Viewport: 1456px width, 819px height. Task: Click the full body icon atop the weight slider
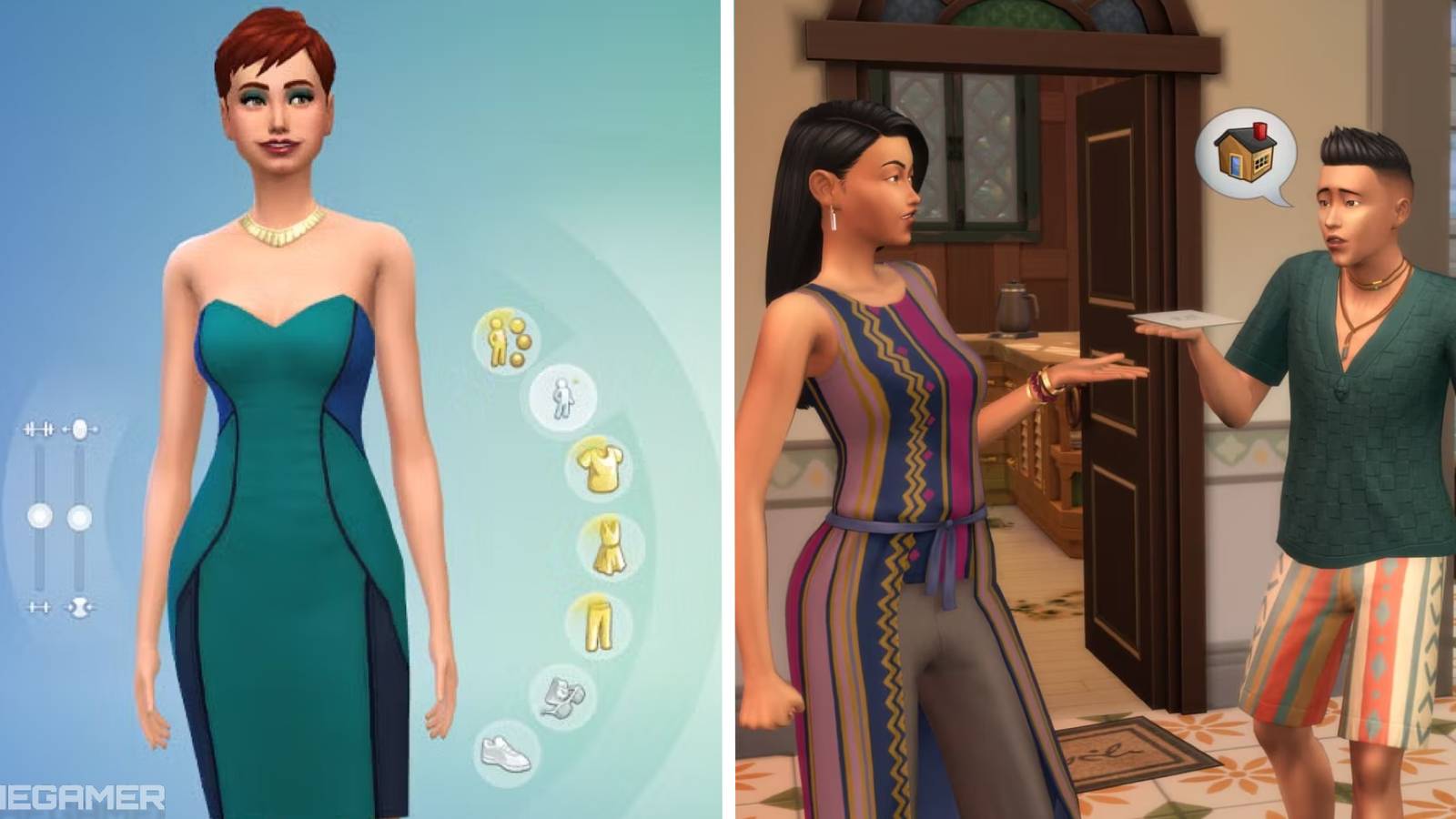click(79, 430)
